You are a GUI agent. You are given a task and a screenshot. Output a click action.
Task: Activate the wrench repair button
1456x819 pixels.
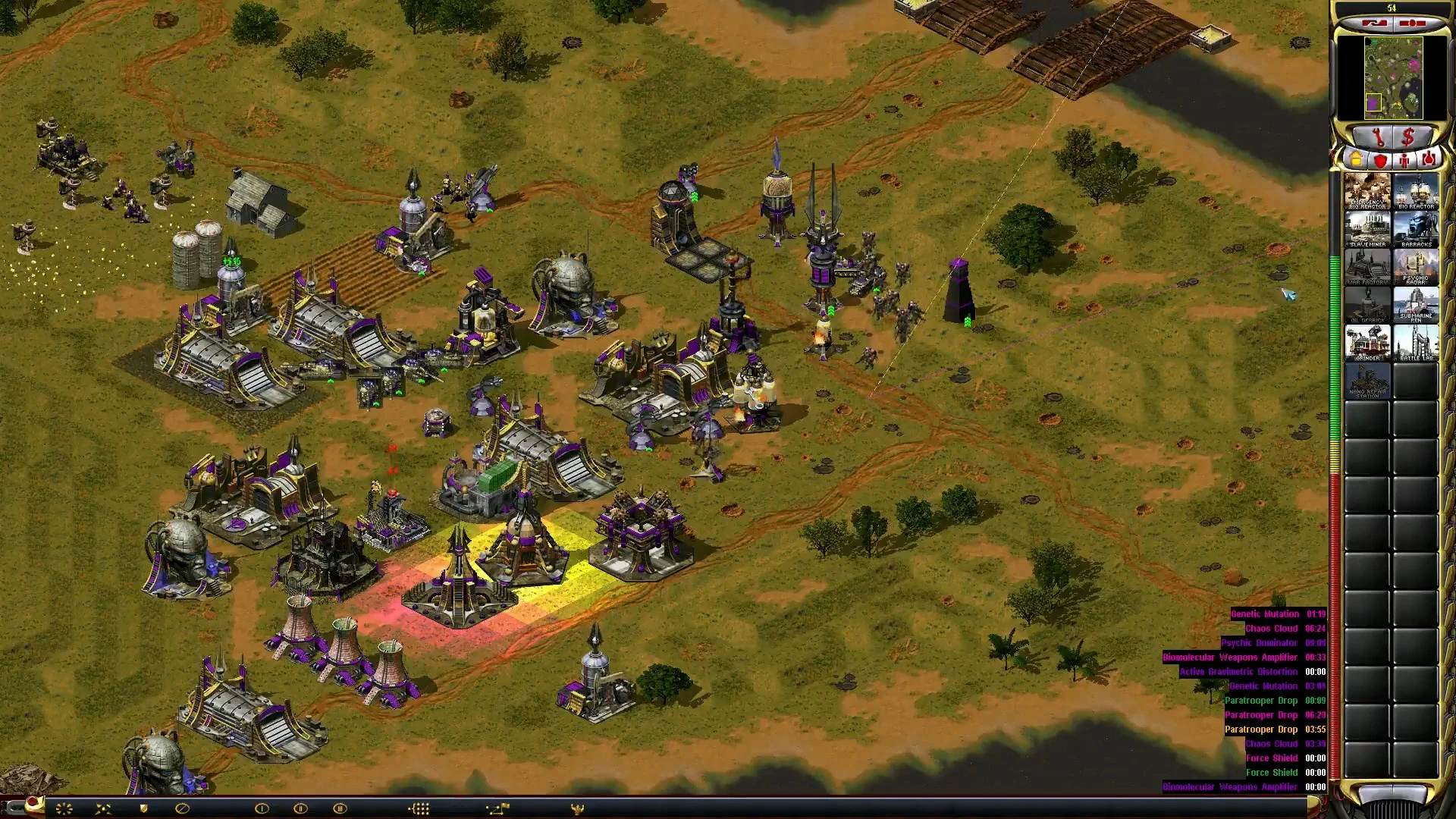pos(1378,137)
